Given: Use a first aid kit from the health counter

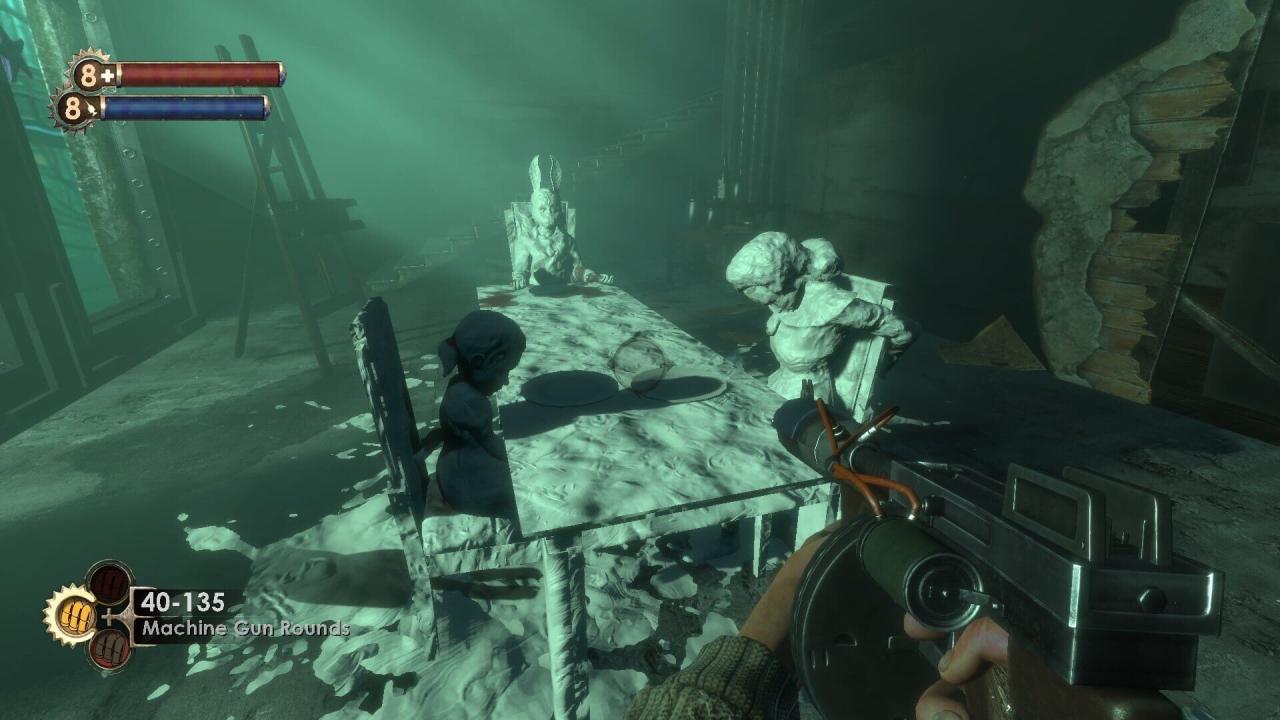Looking at the screenshot, I should tap(93, 75).
